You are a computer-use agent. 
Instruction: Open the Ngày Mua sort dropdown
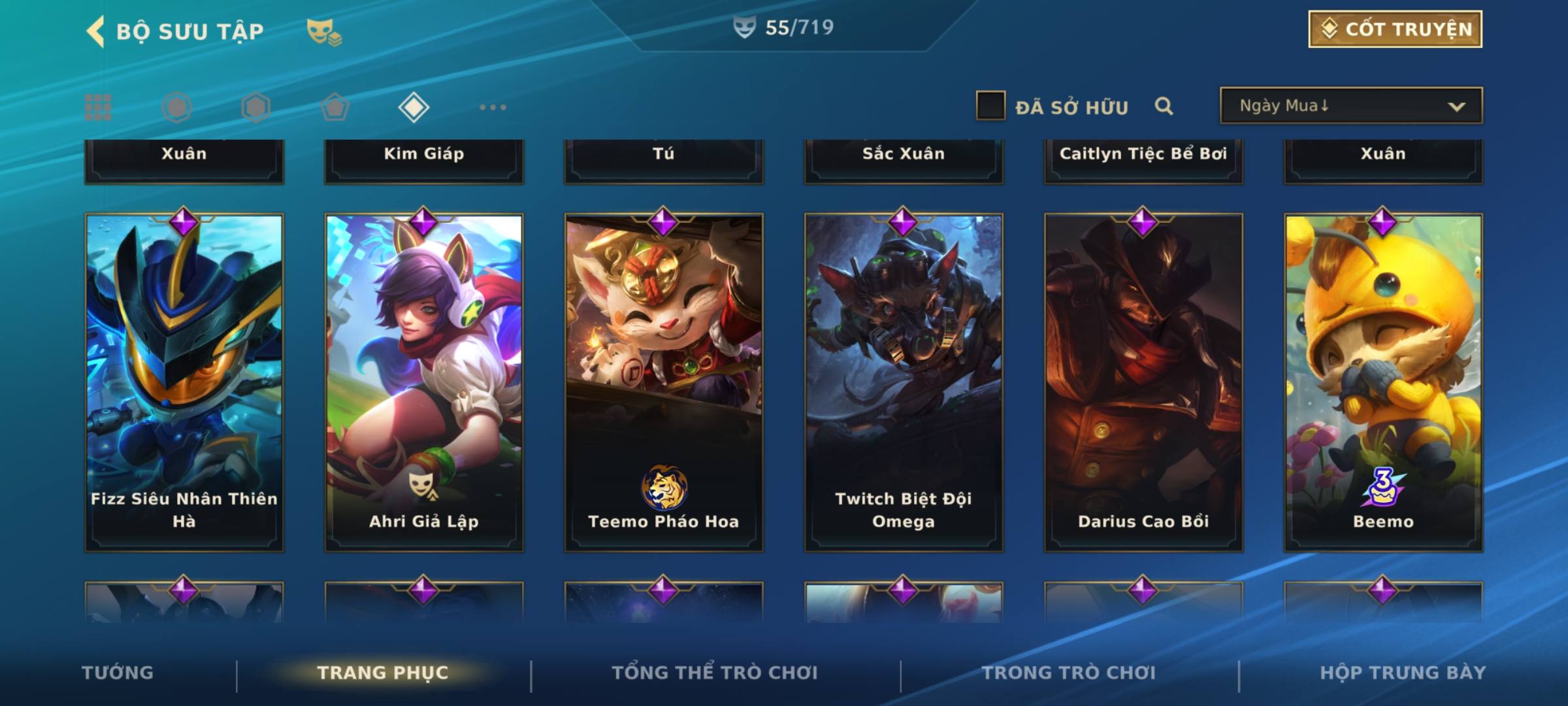pyautogui.click(x=1350, y=106)
